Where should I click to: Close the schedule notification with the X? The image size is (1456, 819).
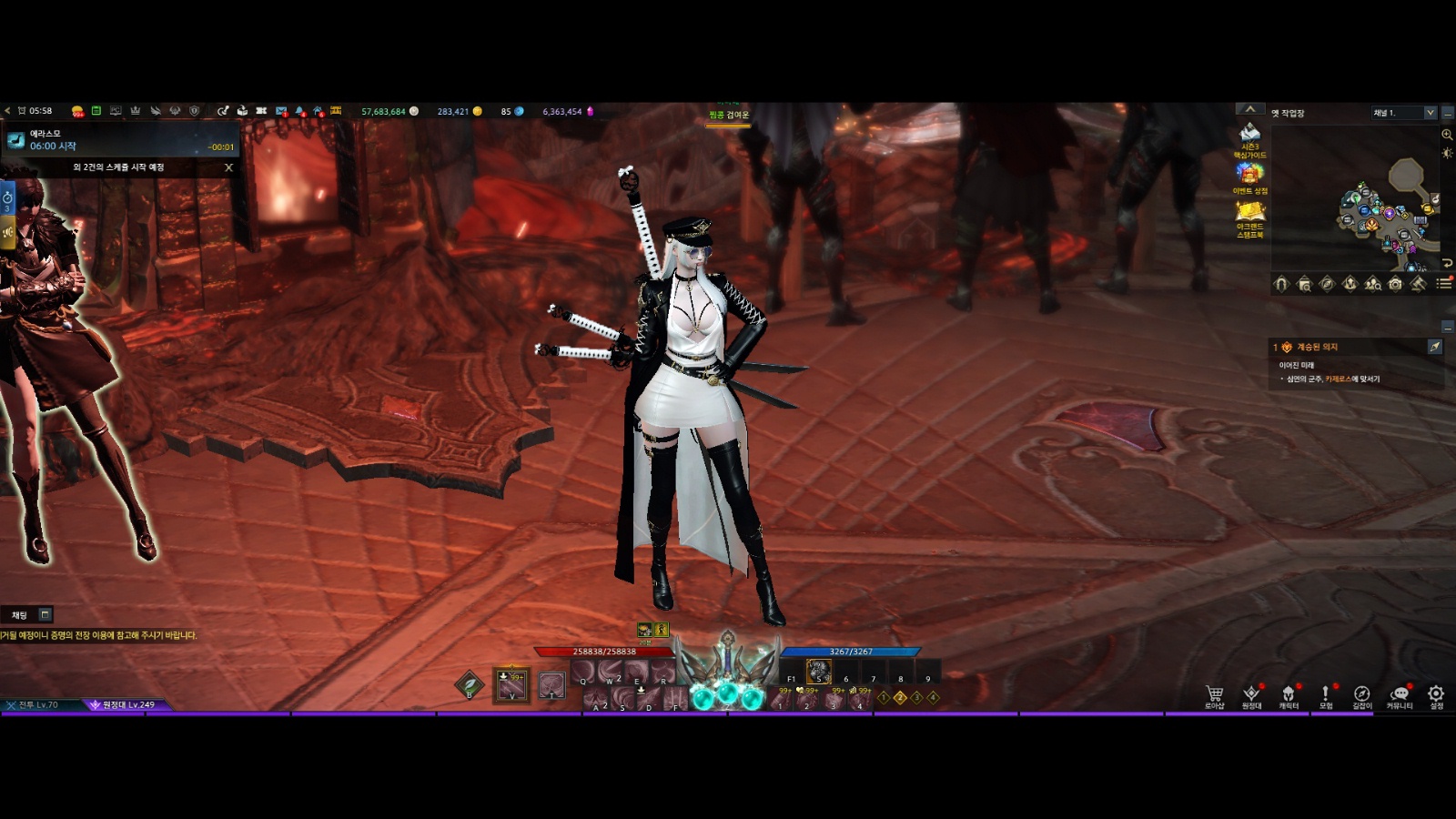(x=228, y=167)
